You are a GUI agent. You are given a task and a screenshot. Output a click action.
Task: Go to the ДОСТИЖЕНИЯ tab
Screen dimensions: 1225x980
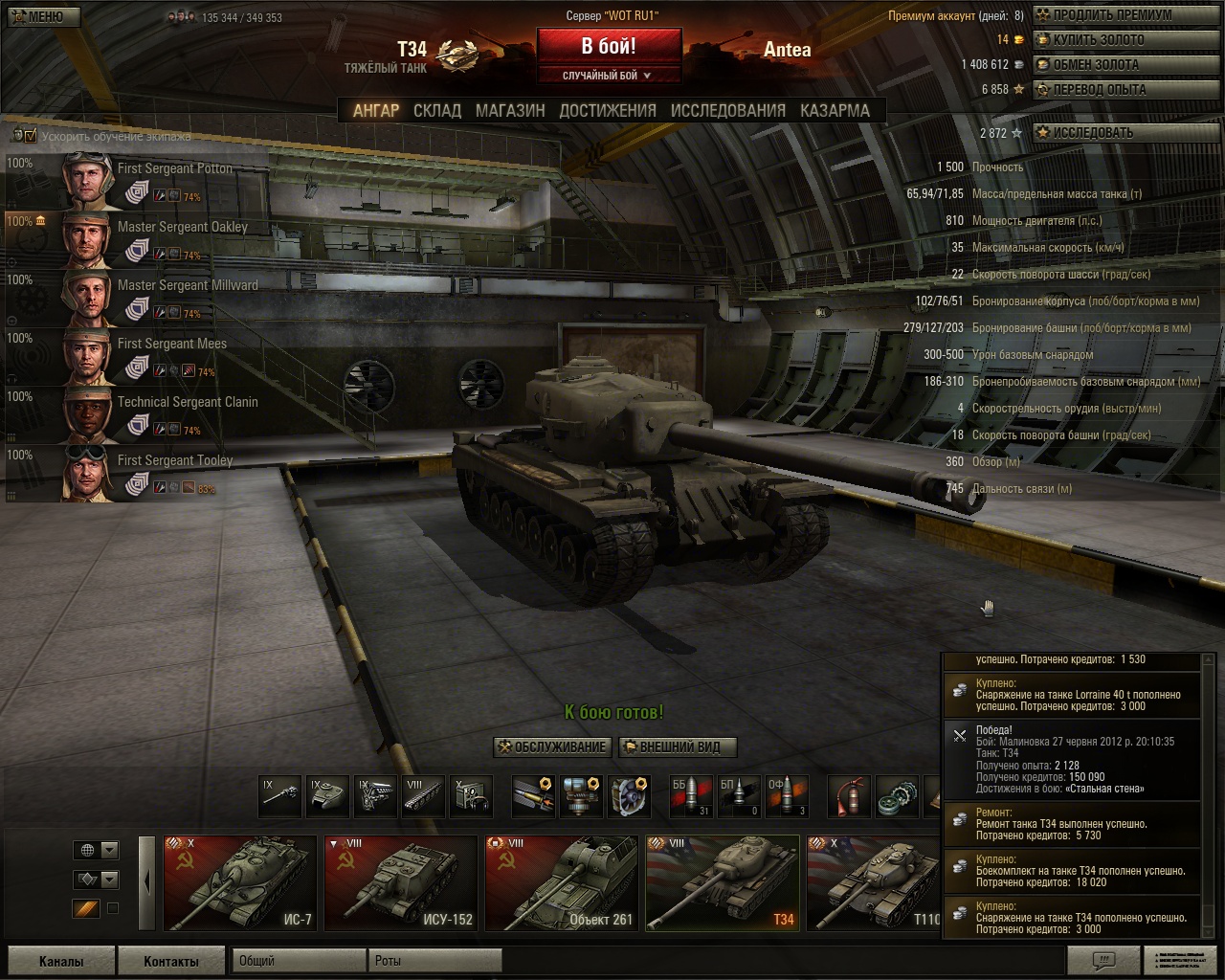click(608, 111)
